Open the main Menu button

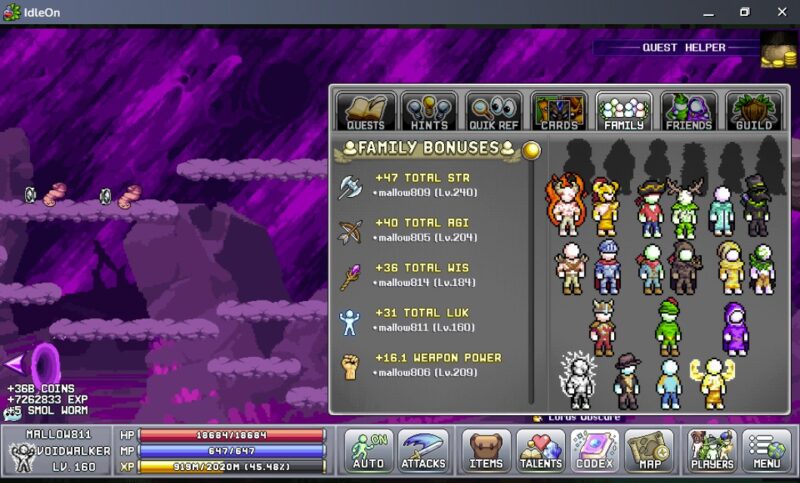pyautogui.click(x=767, y=451)
